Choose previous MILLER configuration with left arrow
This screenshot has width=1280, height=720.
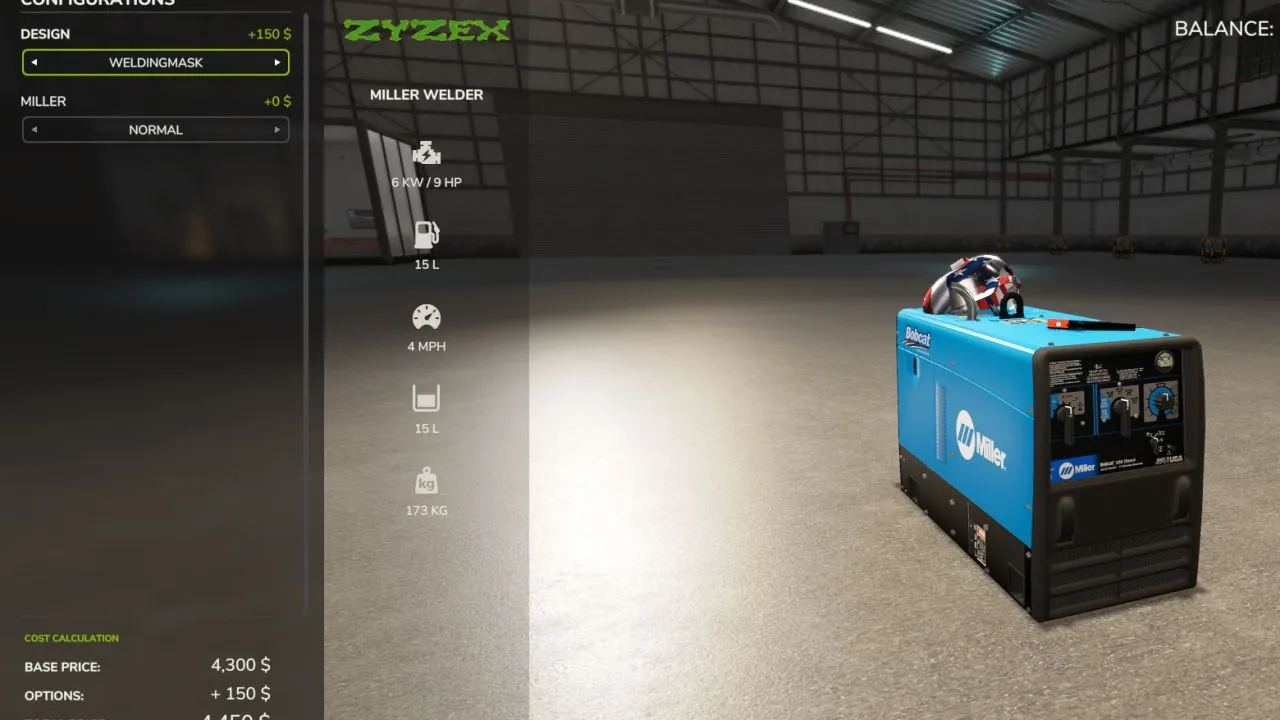pos(34,130)
